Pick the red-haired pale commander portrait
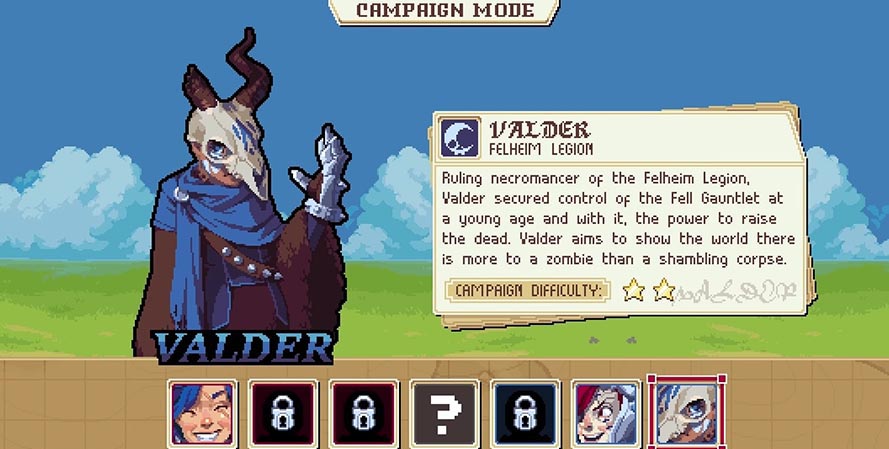This screenshot has width=889, height=449. pyautogui.click(x=605, y=413)
